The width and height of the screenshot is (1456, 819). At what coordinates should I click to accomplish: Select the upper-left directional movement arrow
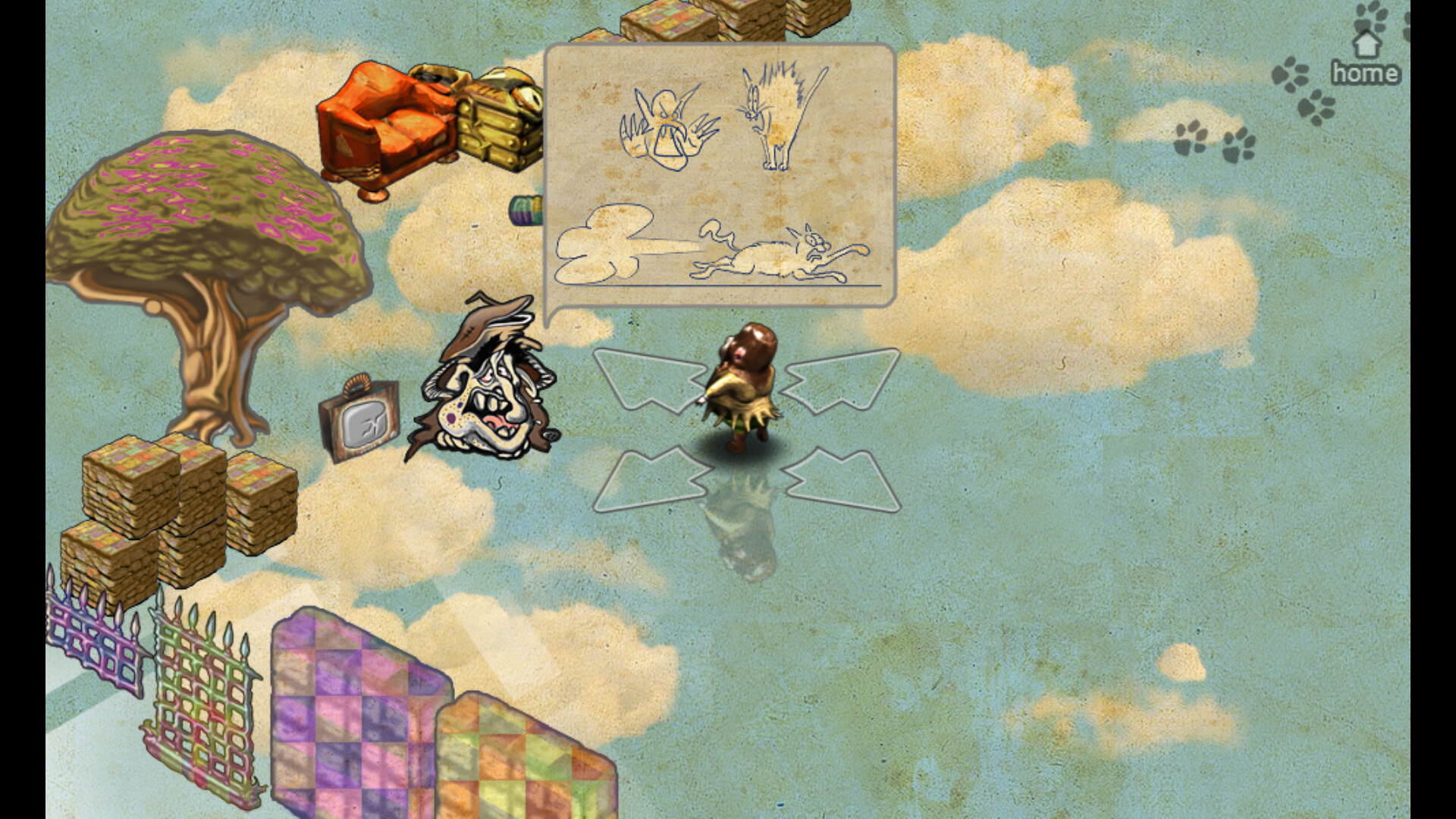click(x=648, y=379)
